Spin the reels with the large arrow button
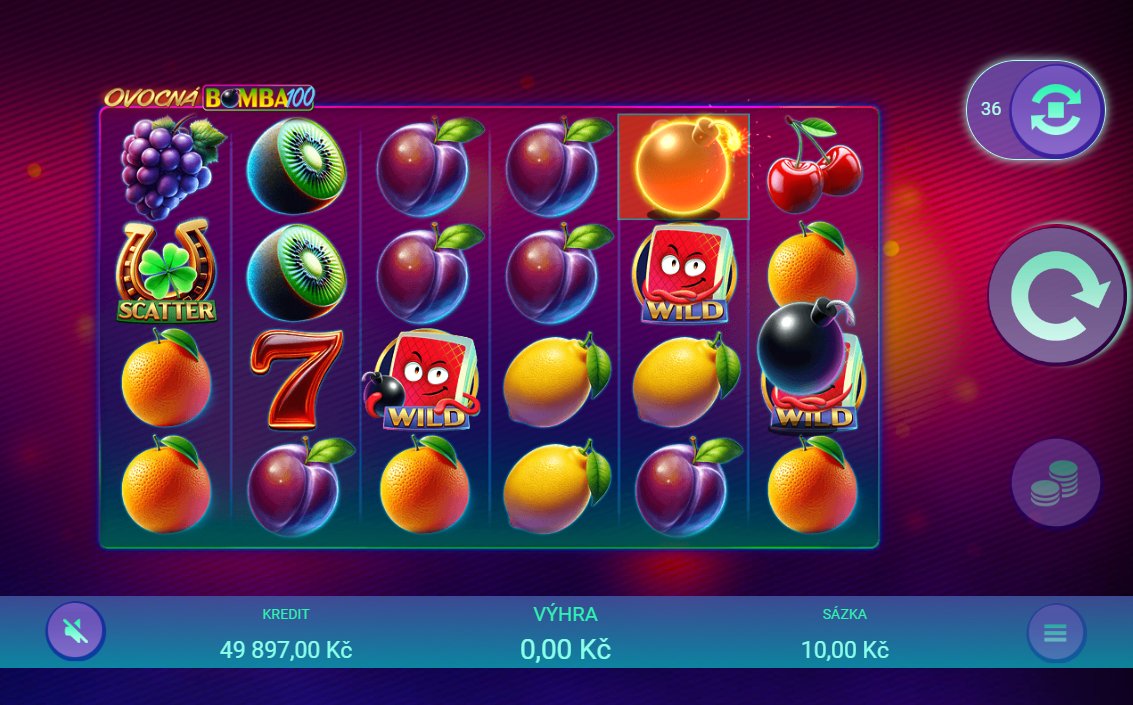1133x705 pixels. coord(1057,295)
